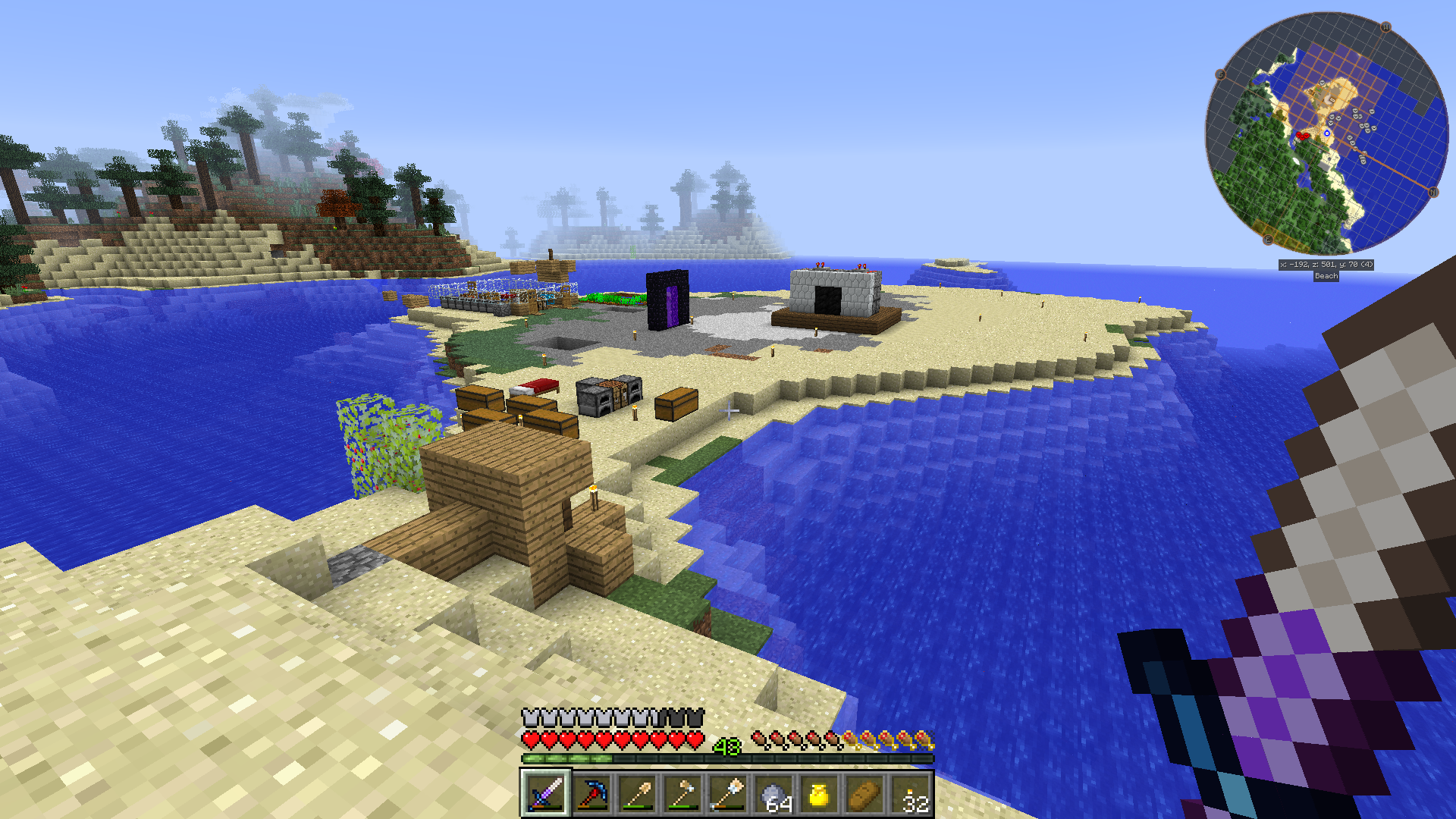Click the red mob markers on the minimap

pos(1302,136)
